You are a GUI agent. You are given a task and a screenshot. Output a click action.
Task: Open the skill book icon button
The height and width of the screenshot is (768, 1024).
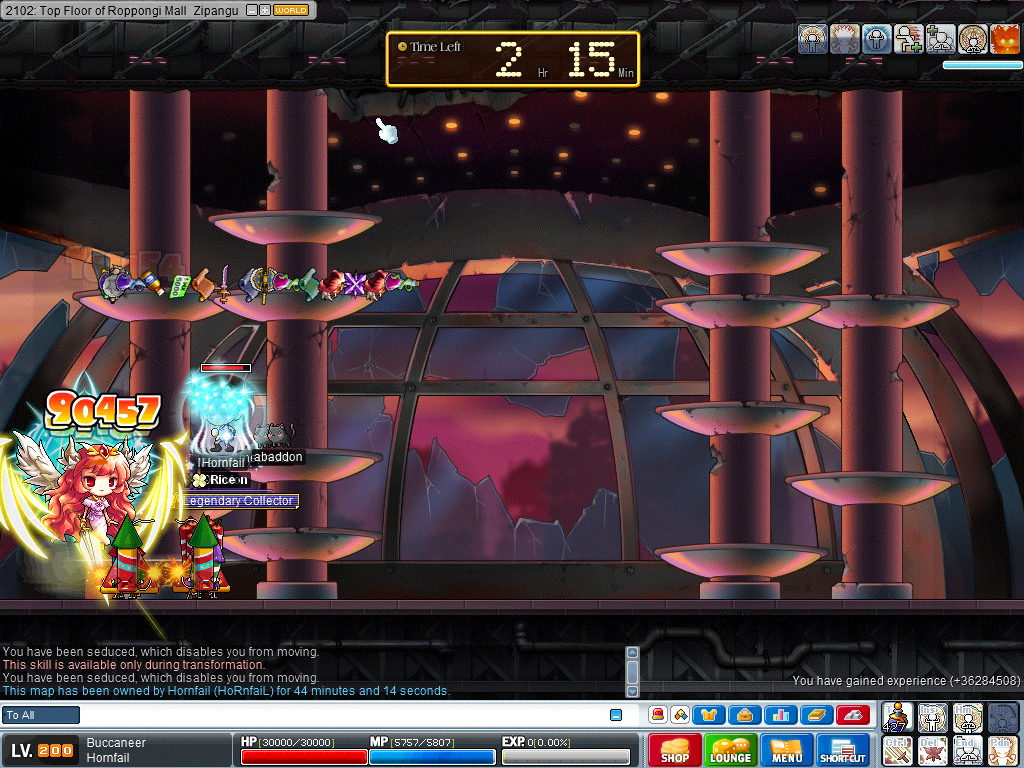(816, 715)
